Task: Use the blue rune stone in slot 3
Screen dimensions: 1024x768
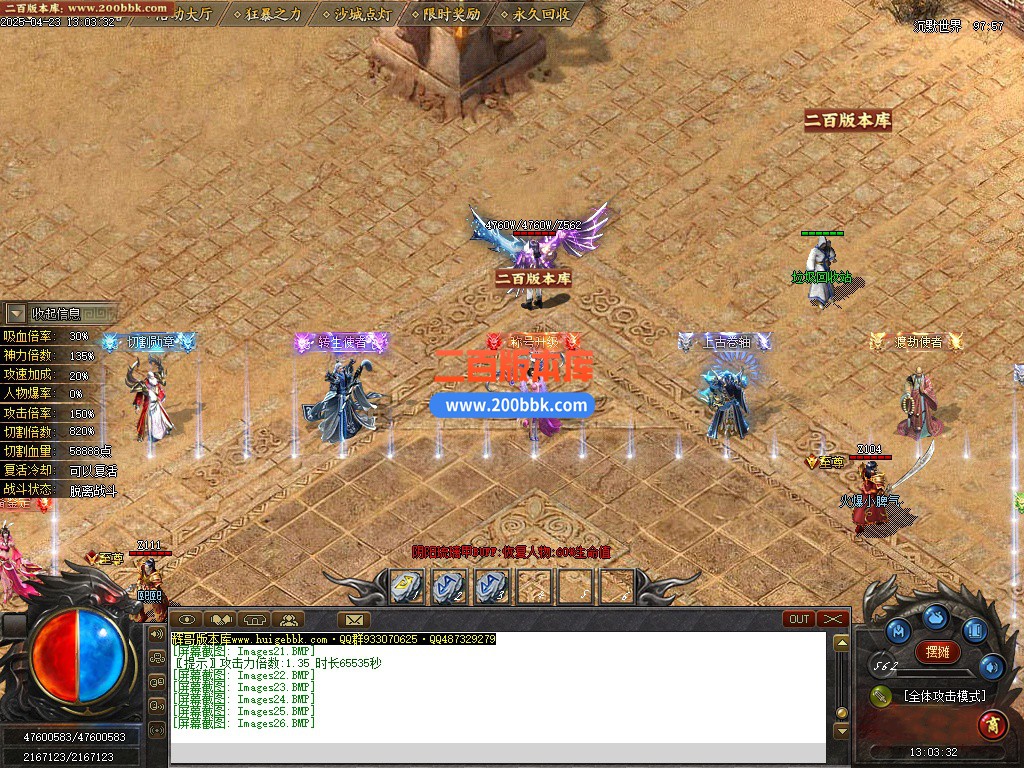Action: click(491, 586)
